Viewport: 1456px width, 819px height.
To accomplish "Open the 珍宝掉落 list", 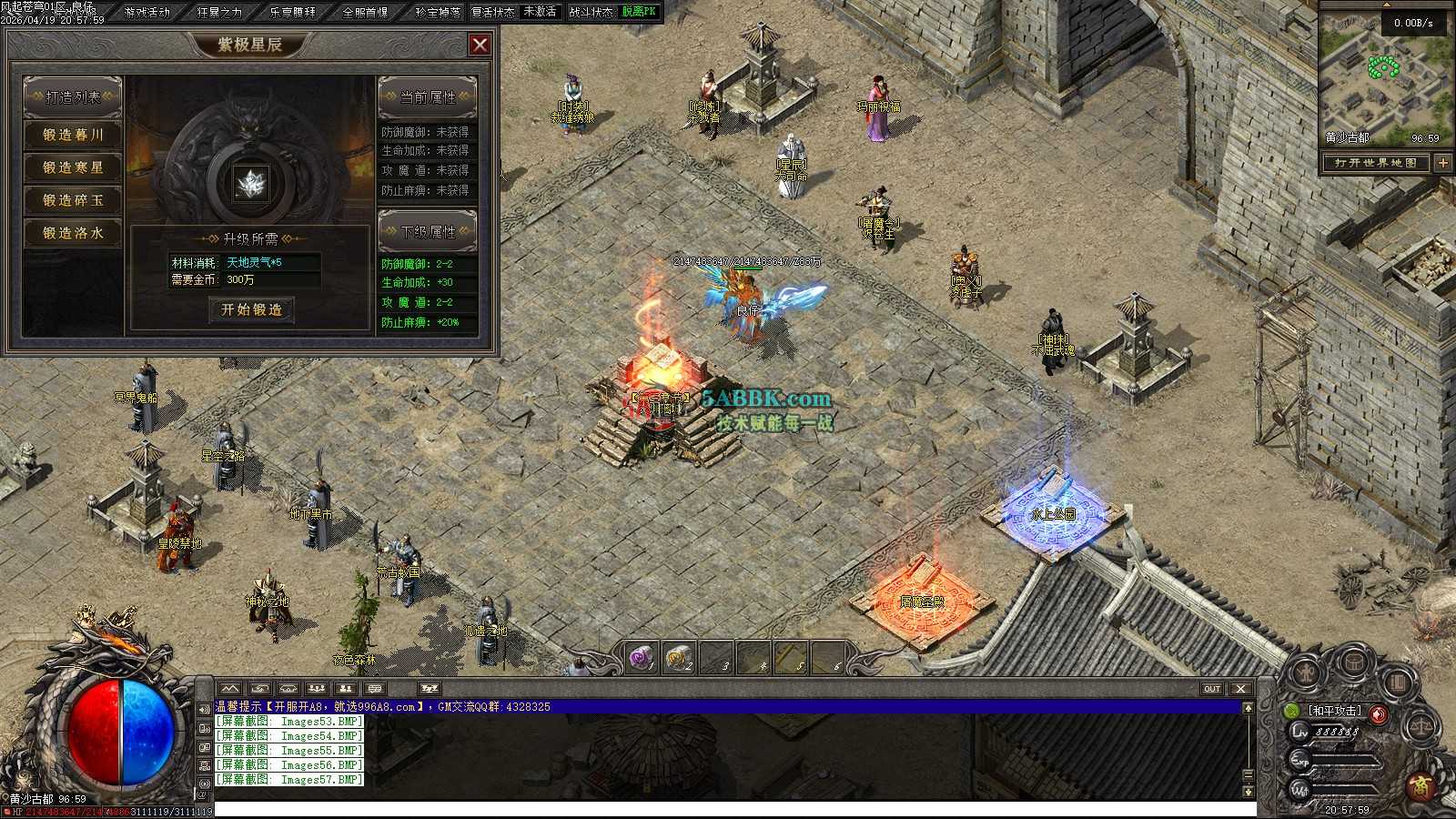I will click(438, 12).
